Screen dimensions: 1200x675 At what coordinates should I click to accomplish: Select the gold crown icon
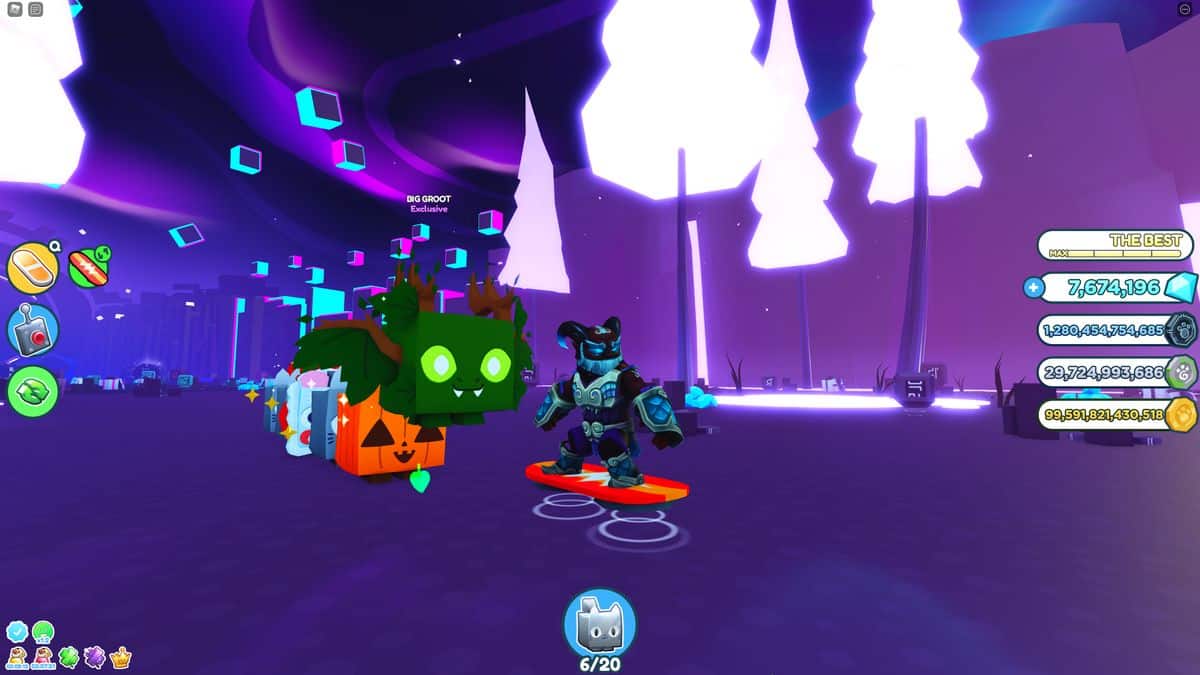121,657
